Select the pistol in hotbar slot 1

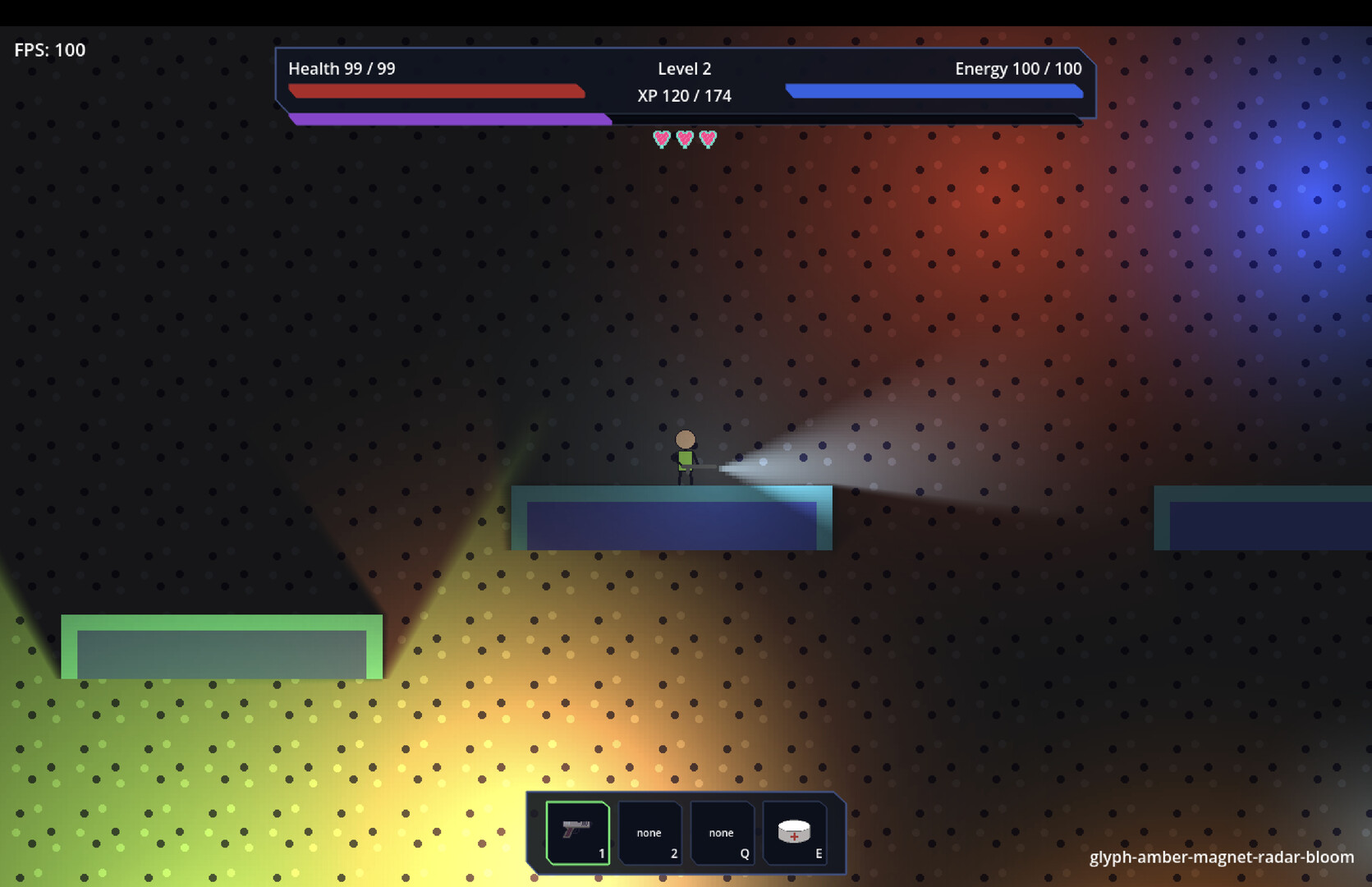(x=576, y=833)
